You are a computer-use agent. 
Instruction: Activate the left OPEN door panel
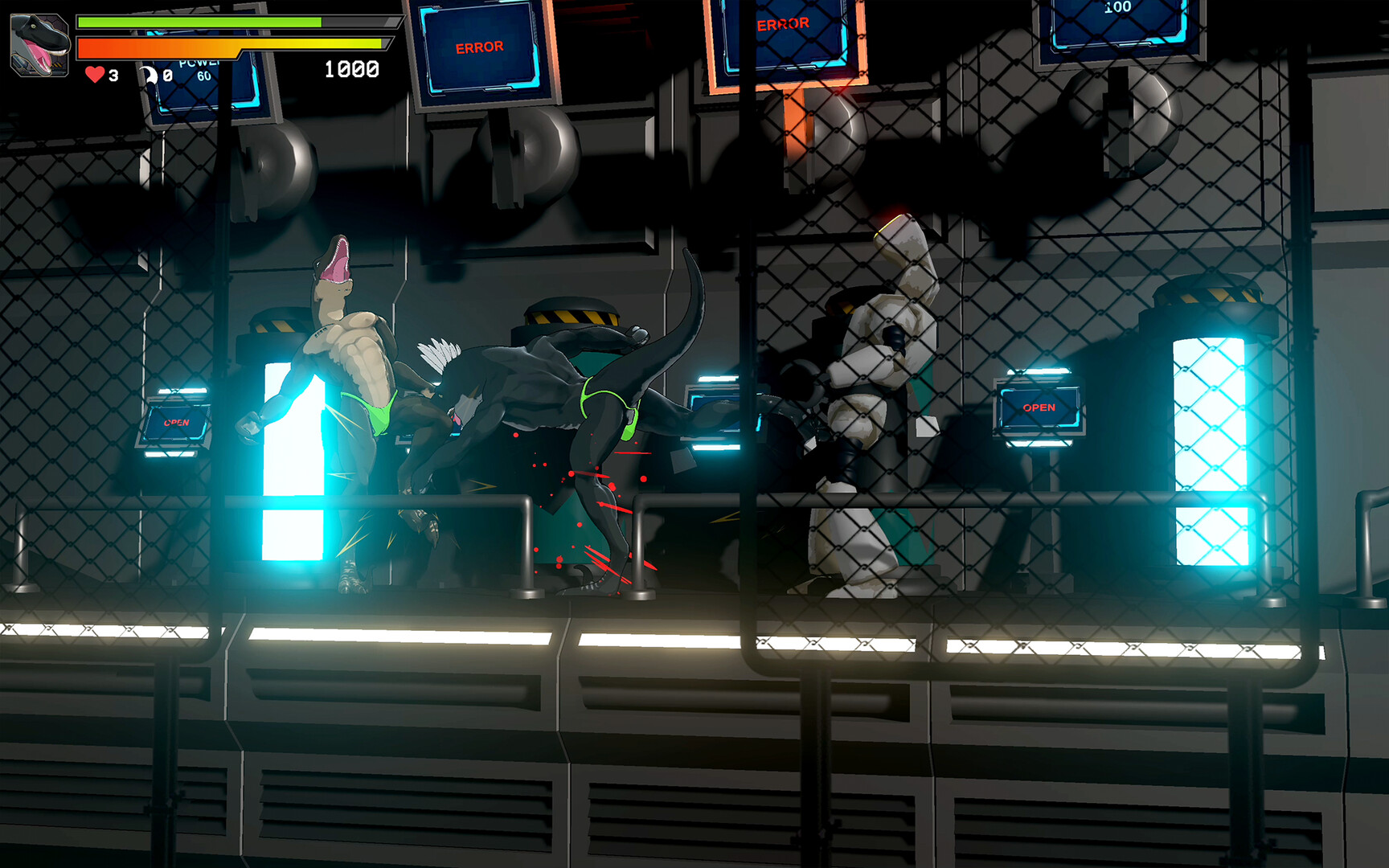click(178, 420)
